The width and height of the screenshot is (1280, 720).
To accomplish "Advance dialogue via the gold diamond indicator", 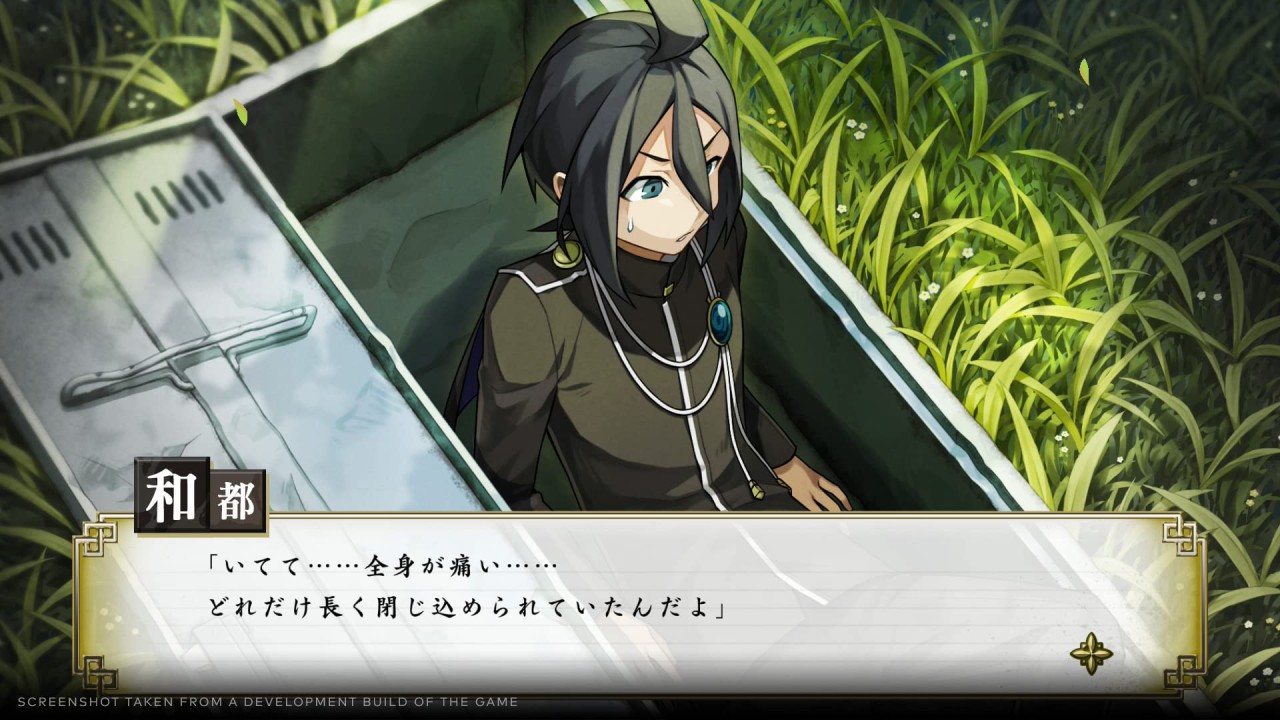I will pyautogui.click(x=1091, y=654).
